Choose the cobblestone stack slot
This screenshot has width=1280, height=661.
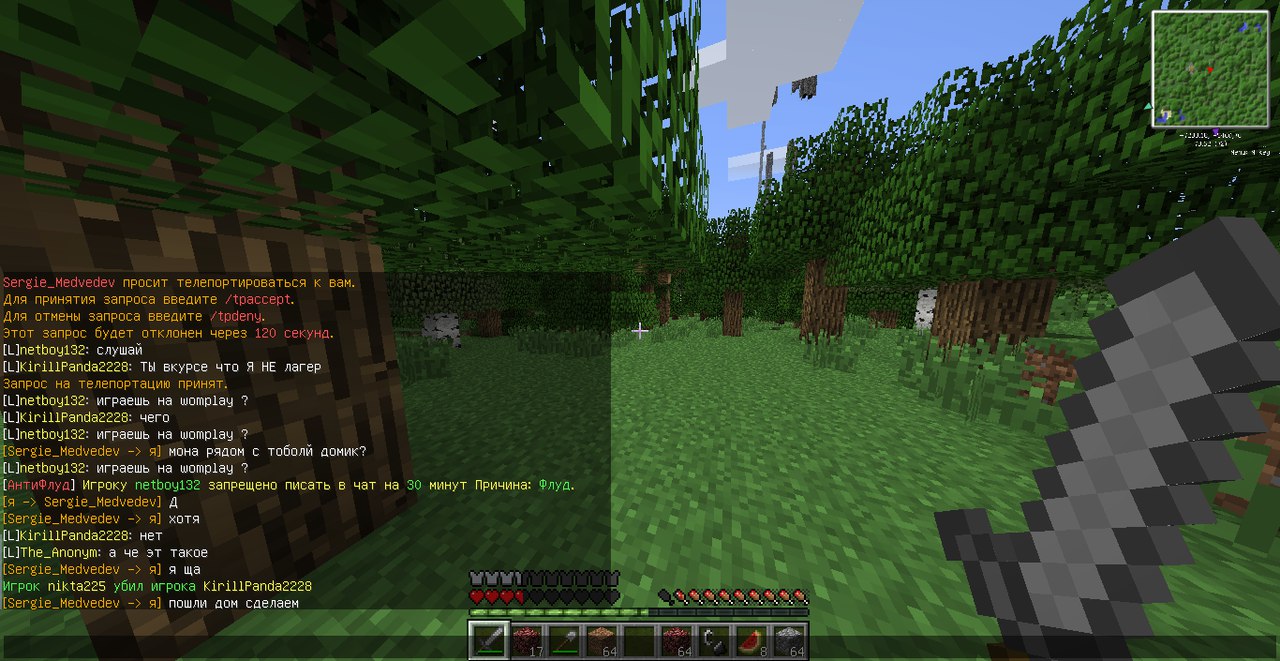coord(789,640)
